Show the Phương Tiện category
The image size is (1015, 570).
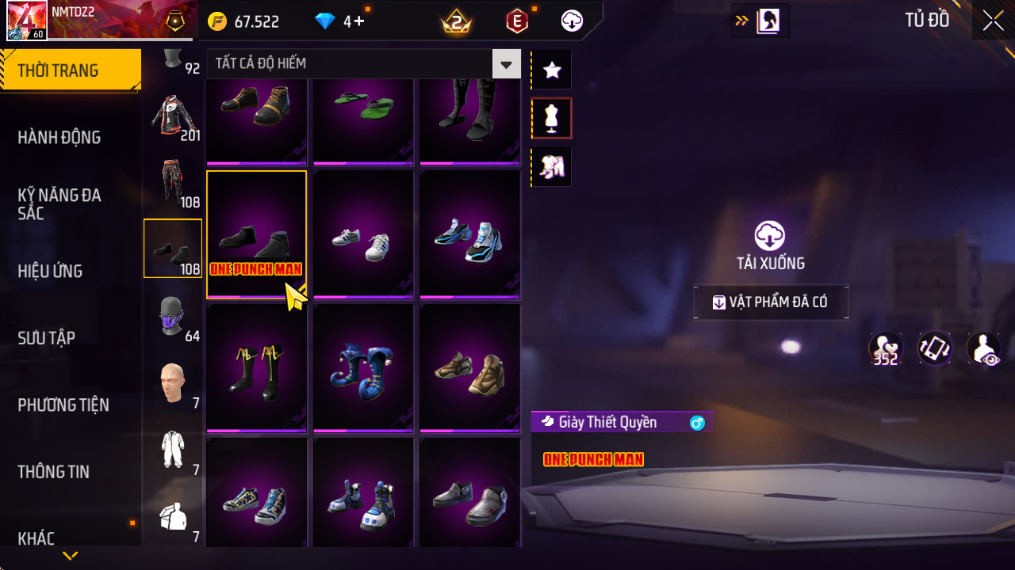coord(63,405)
